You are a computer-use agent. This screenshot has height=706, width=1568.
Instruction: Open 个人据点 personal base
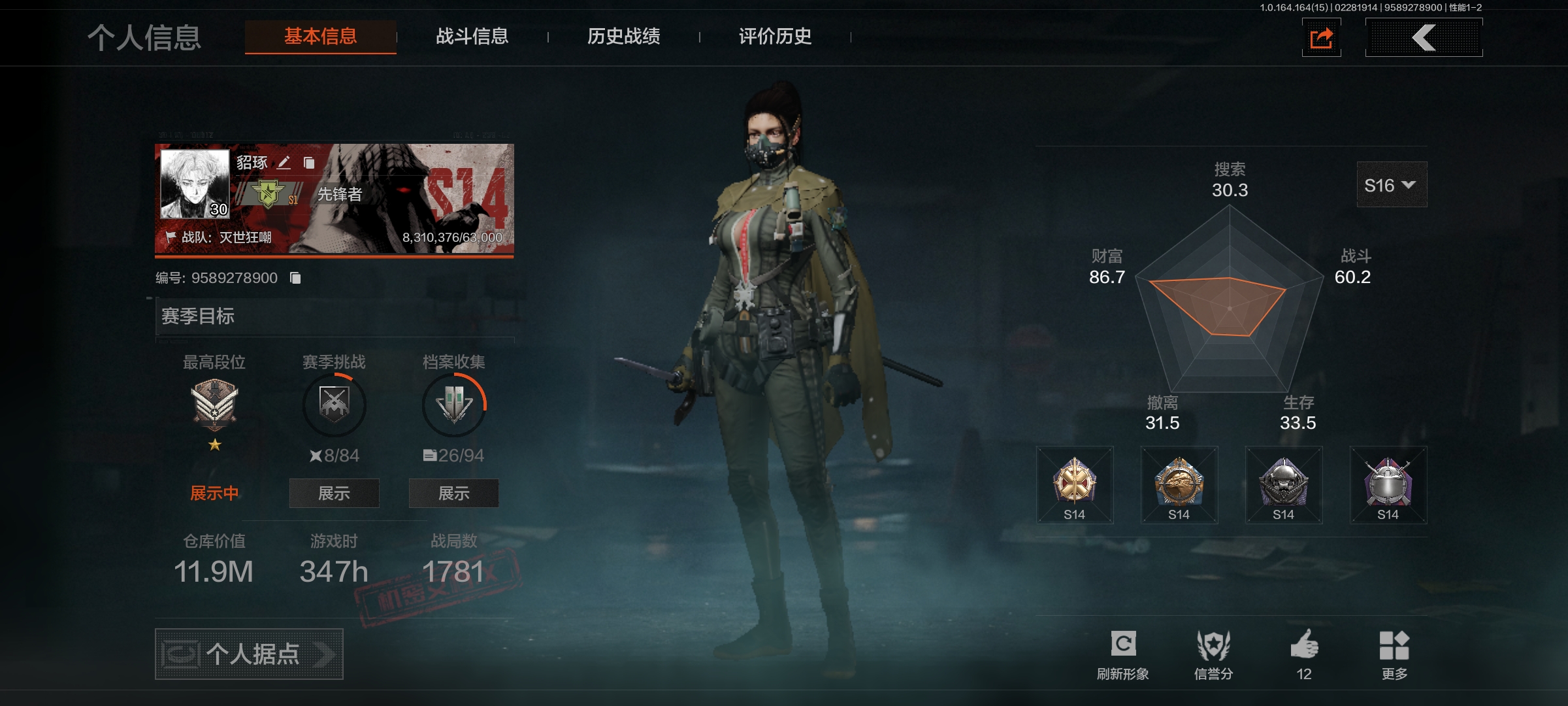(249, 654)
